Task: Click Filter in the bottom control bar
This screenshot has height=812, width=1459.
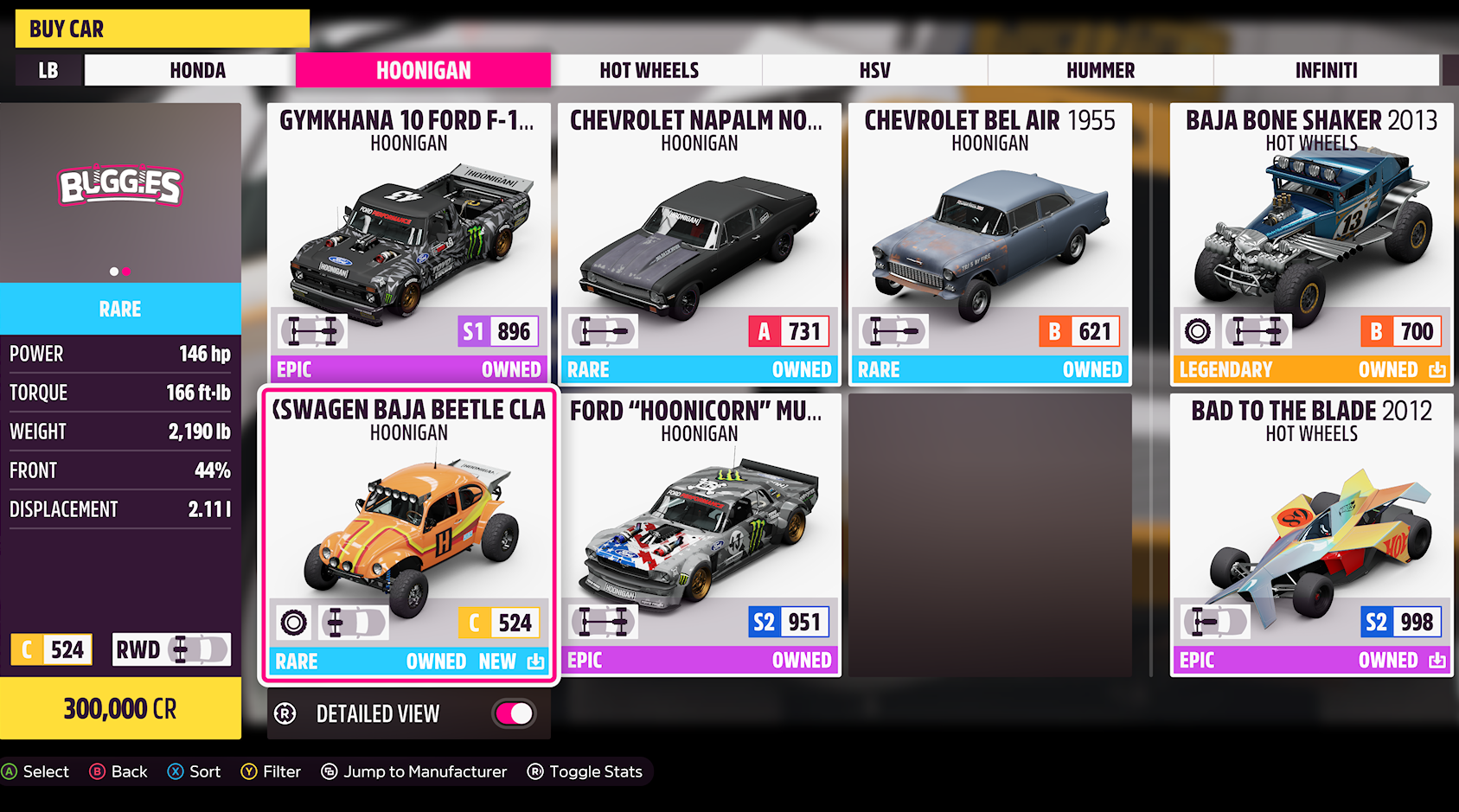Action: pos(271,771)
